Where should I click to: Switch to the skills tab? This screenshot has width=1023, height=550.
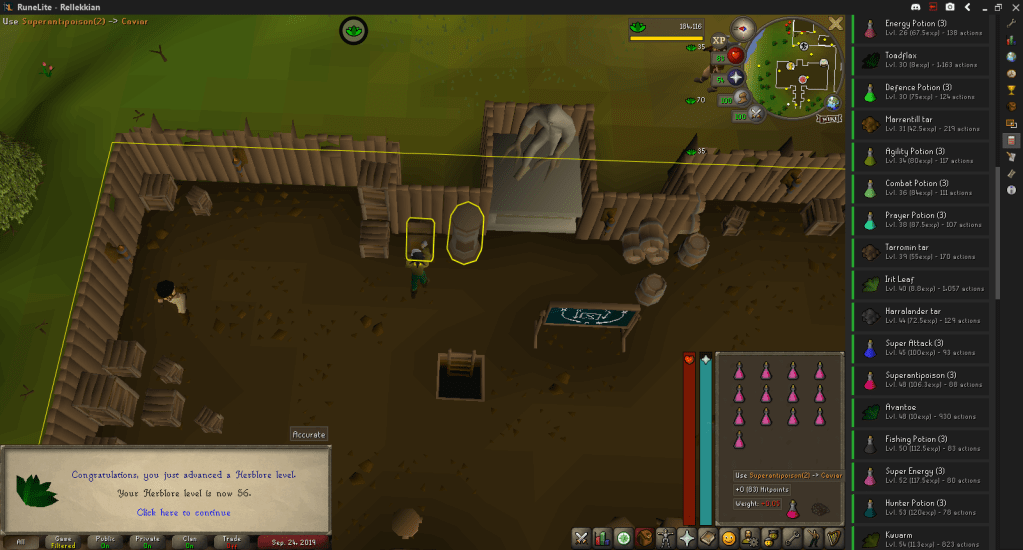point(602,538)
